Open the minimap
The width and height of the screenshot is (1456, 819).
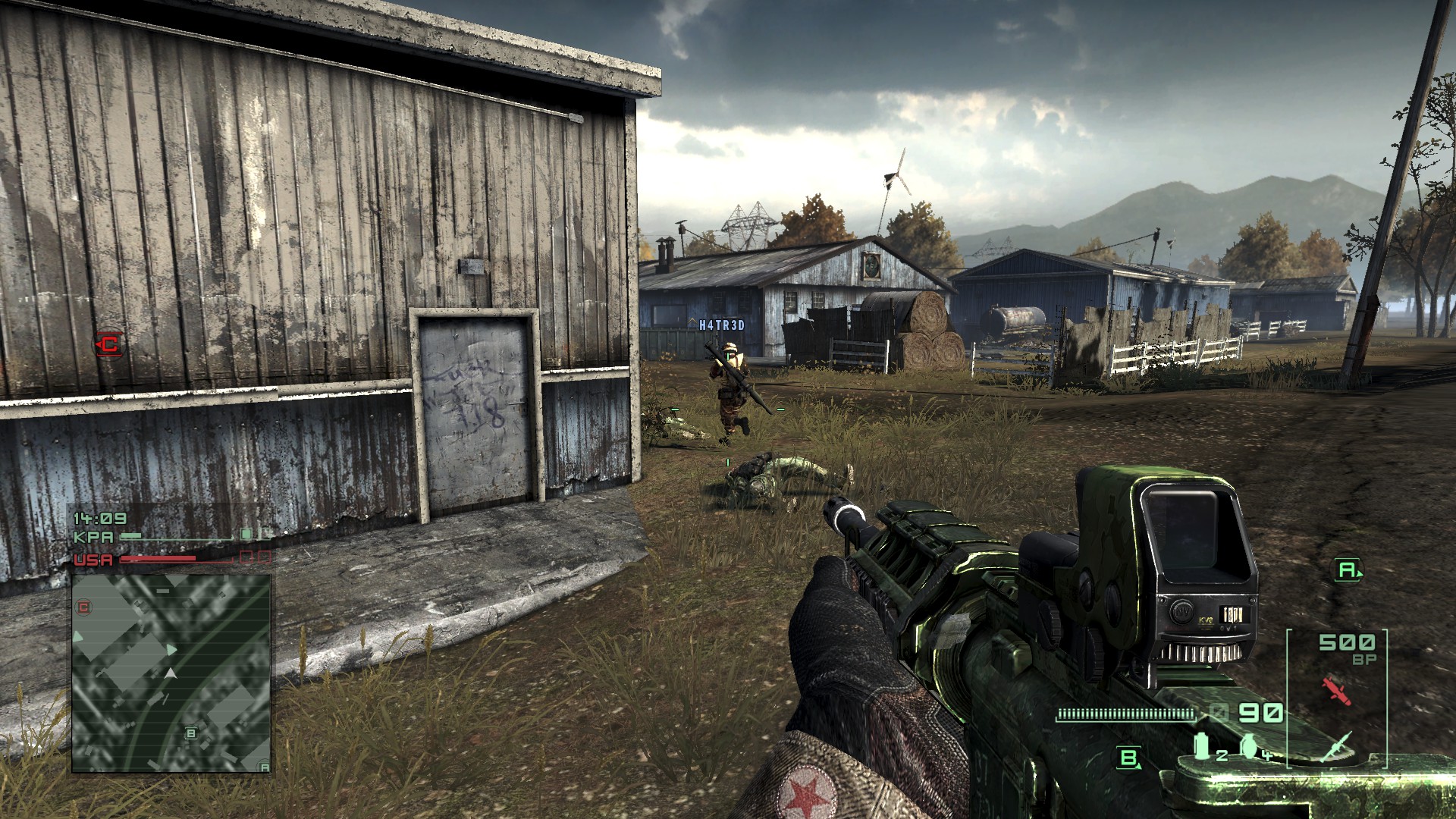click(x=171, y=673)
